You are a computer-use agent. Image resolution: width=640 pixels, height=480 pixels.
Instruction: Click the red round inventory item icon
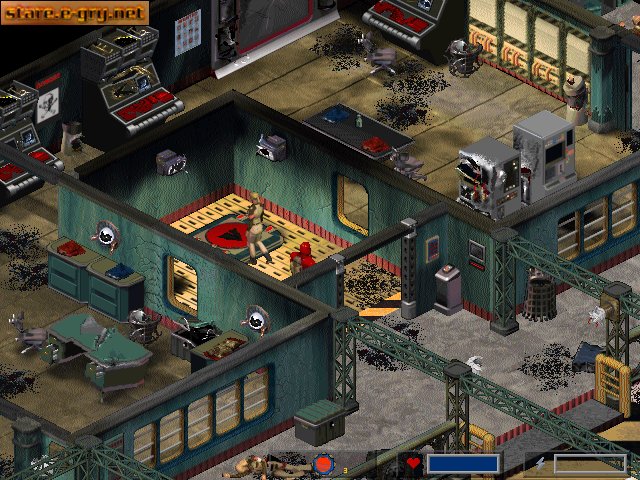click(x=323, y=465)
